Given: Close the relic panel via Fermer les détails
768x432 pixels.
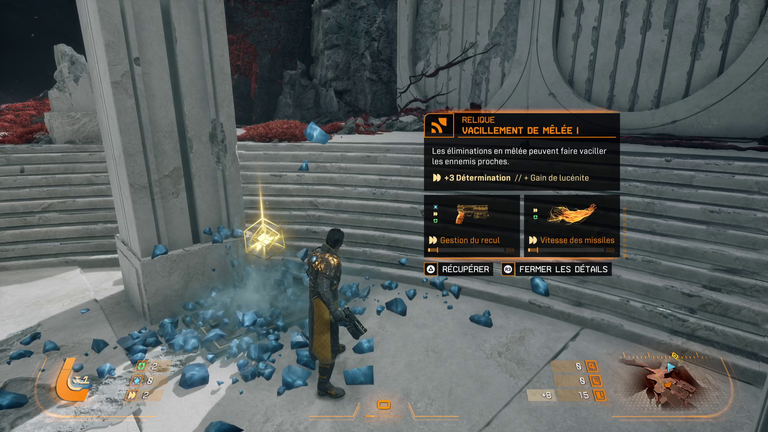Looking at the screenshot, I should coord(556,269).
